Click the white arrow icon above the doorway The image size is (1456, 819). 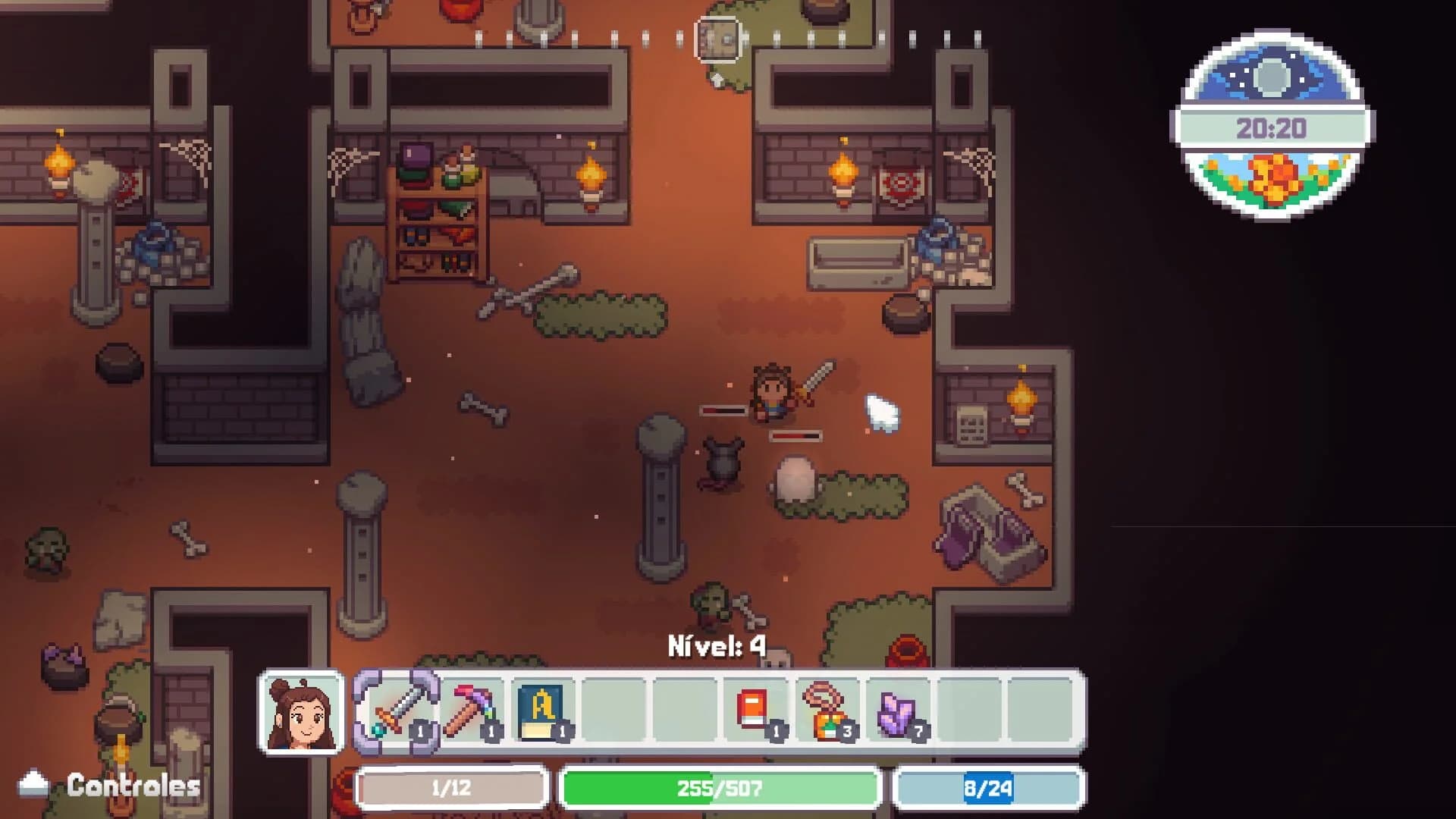pyautogui.click(x=716, y=78)
